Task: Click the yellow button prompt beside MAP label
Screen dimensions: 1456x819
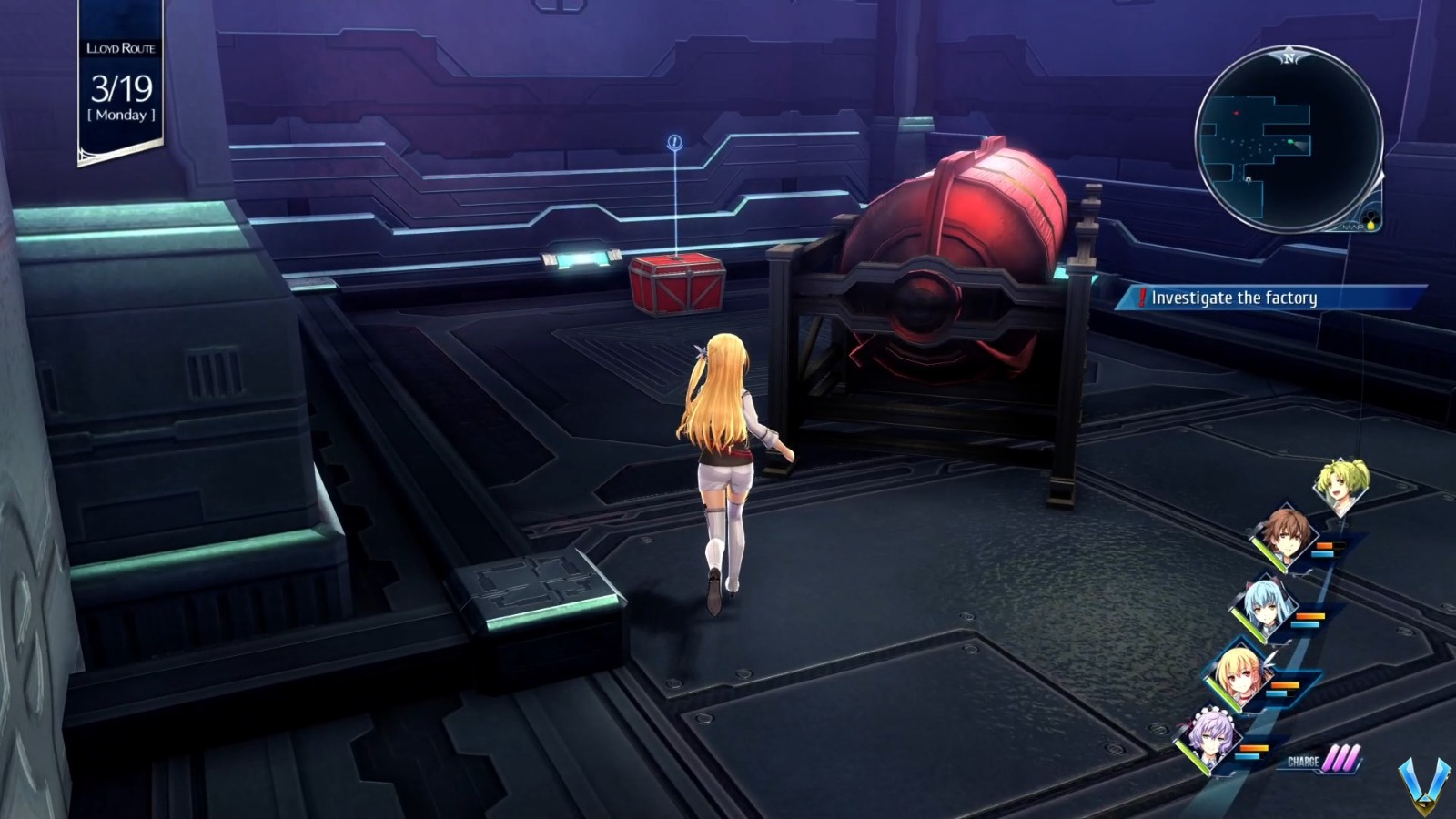Action: click(1370, 225)
